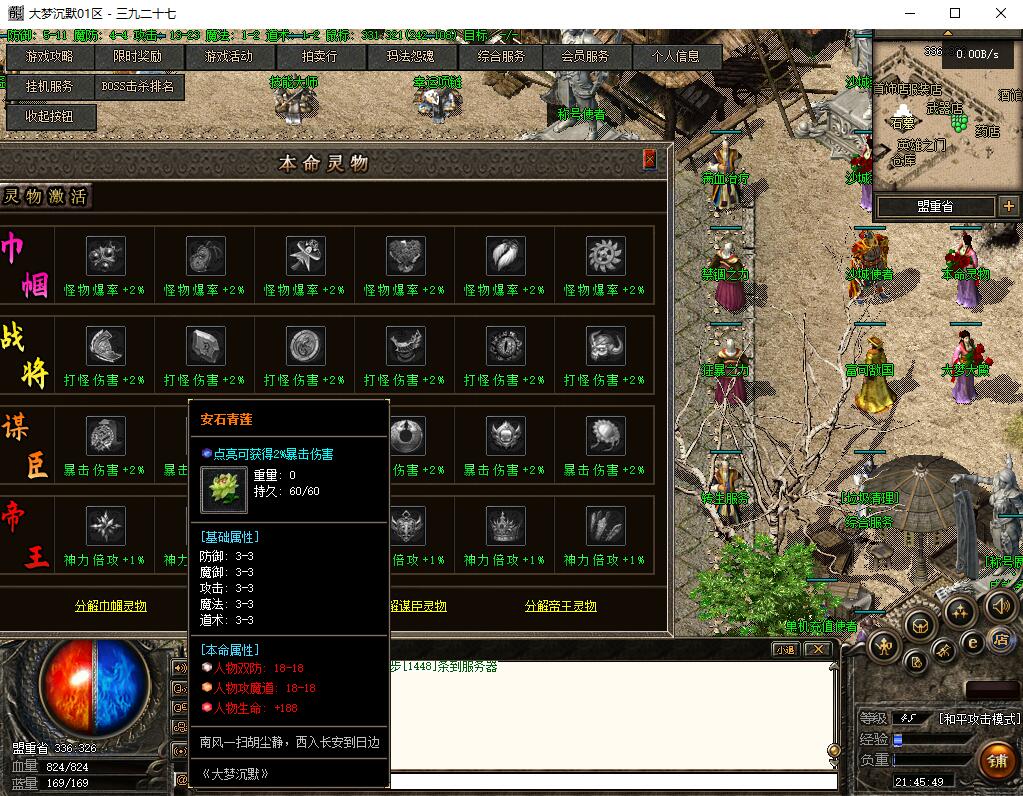The height and width of the screenshot is (796, 1023).
Task: Click the 分解帝王灵物 link
Action: pyautogui.click(x=560, y=606)
